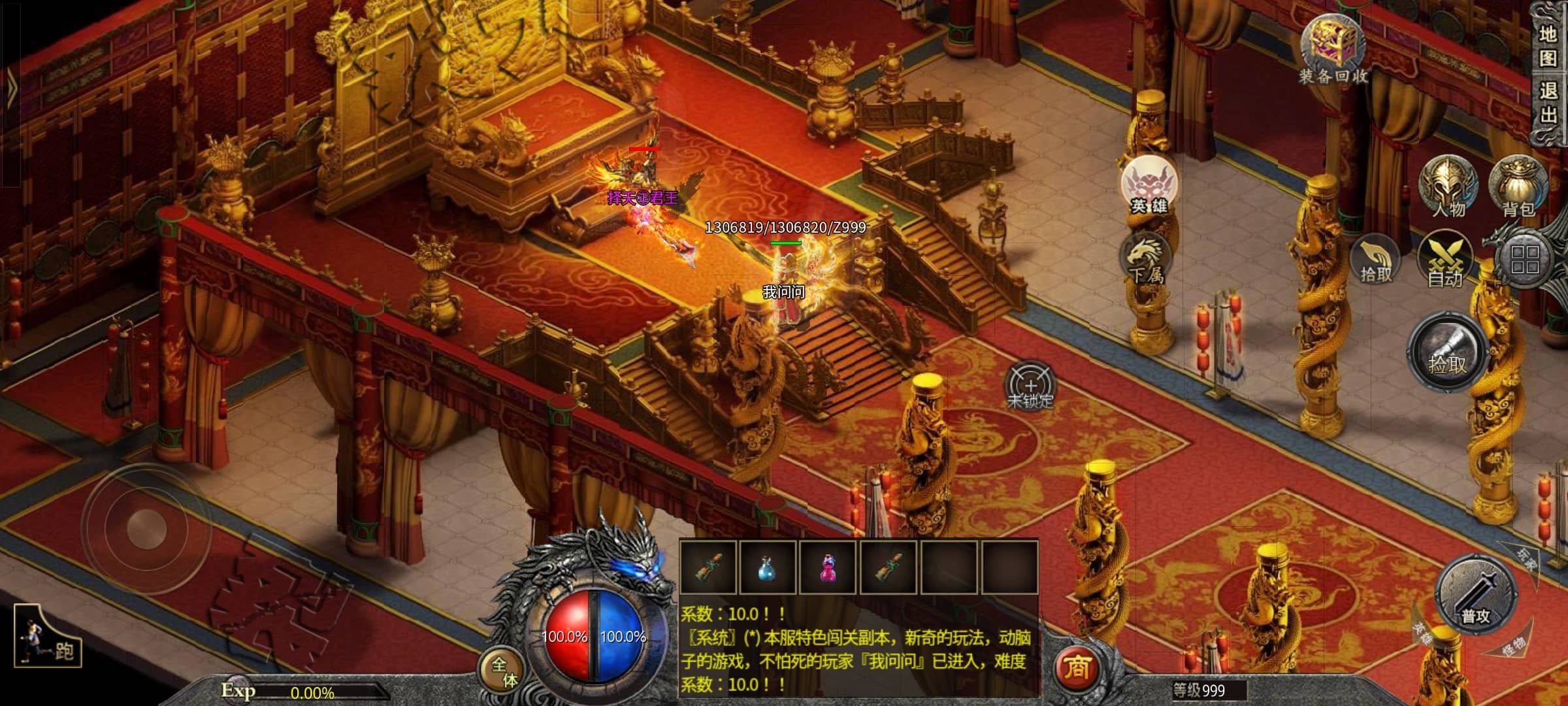Tap the 未锁定 target lock crosshair
The height and width of the screenshot is (706, 1568).
coord(1030,387)
